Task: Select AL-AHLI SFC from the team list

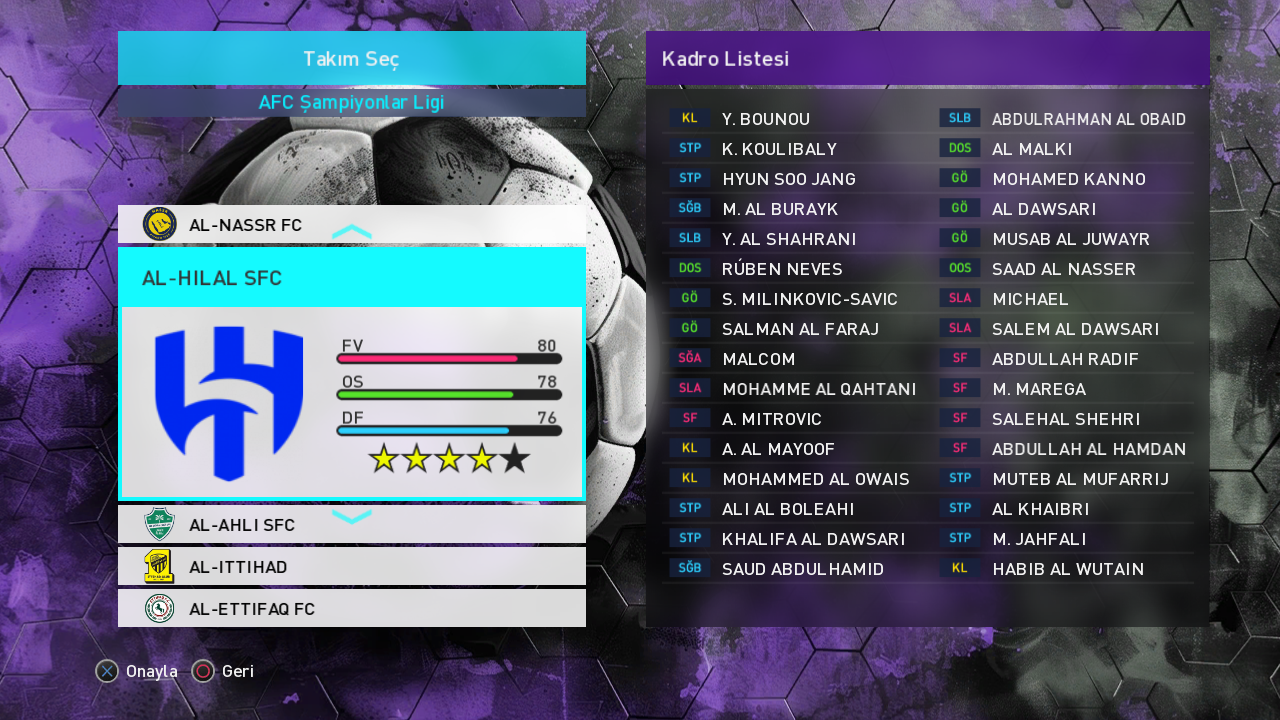Action: point(241,525)
